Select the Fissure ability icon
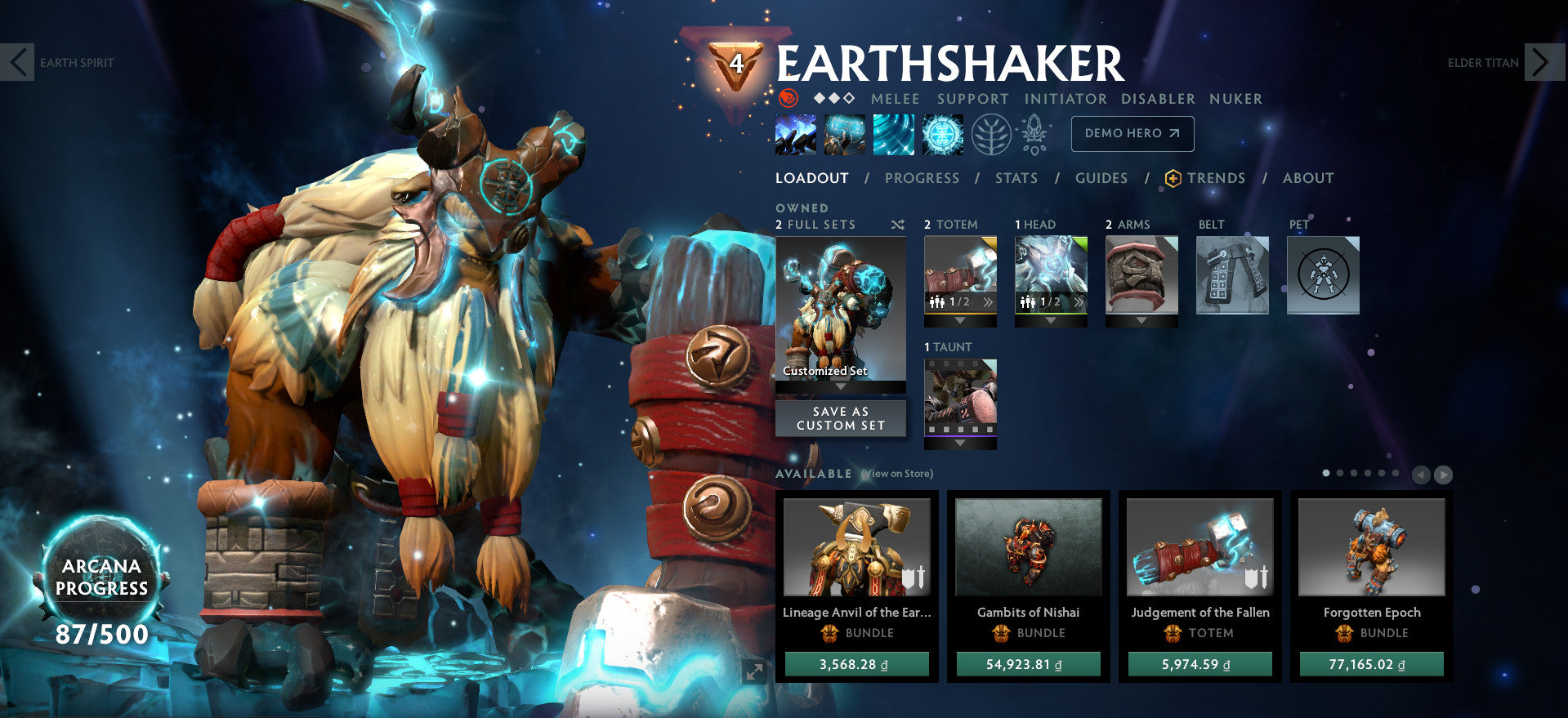Image resolution: width=1568 pixels, height=718 pixels. 795,133
